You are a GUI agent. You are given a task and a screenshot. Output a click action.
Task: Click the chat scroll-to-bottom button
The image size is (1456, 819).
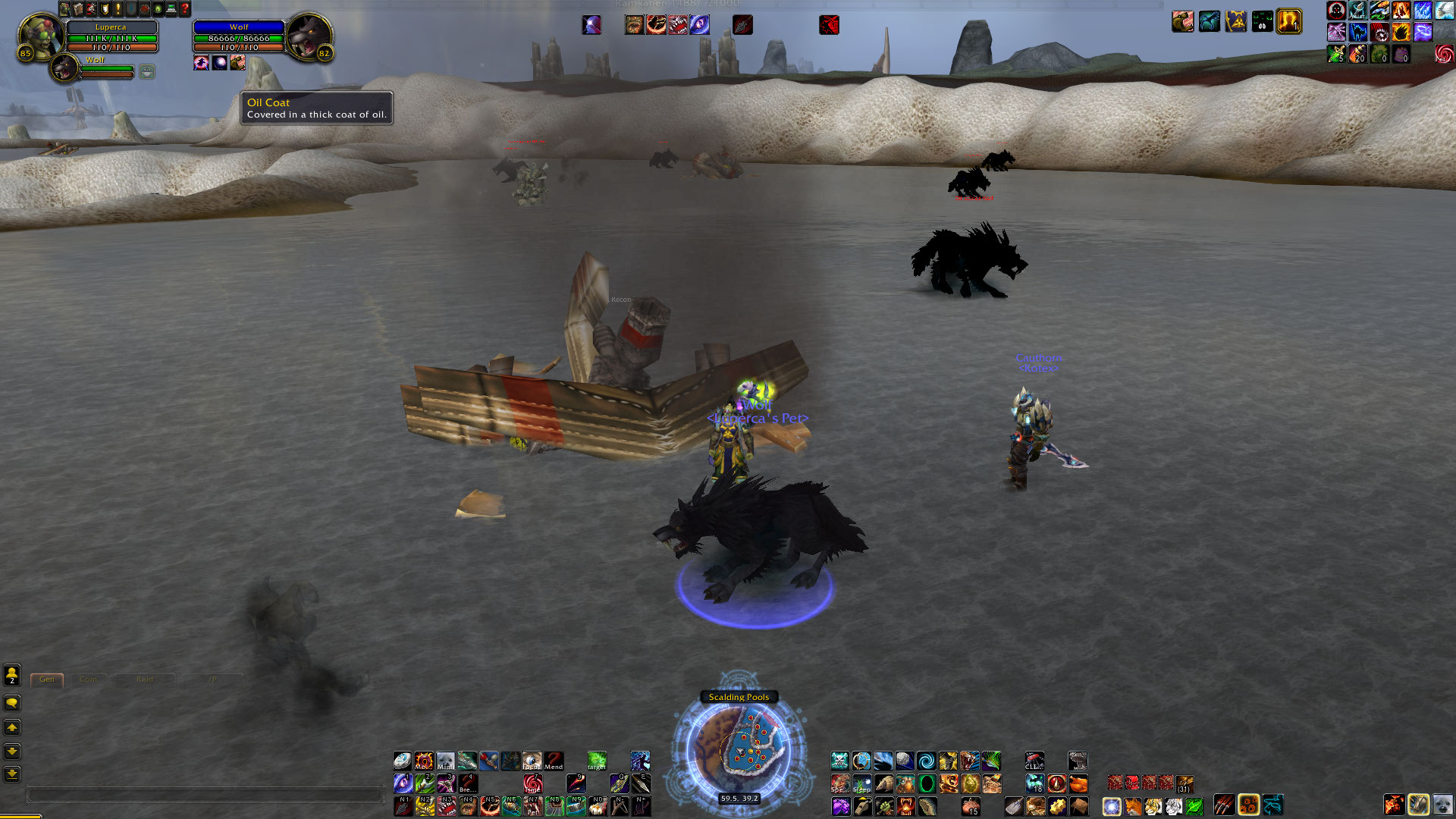12,774
